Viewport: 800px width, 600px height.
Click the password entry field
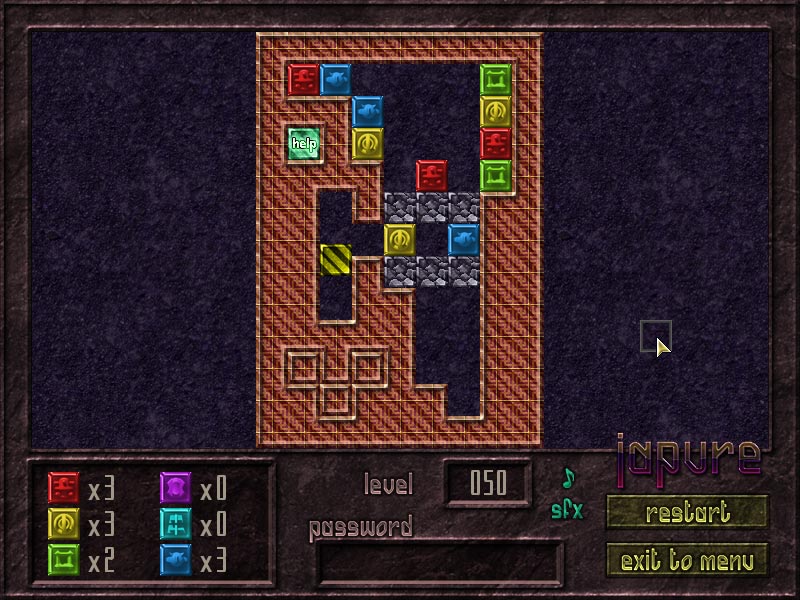(439, 562)
